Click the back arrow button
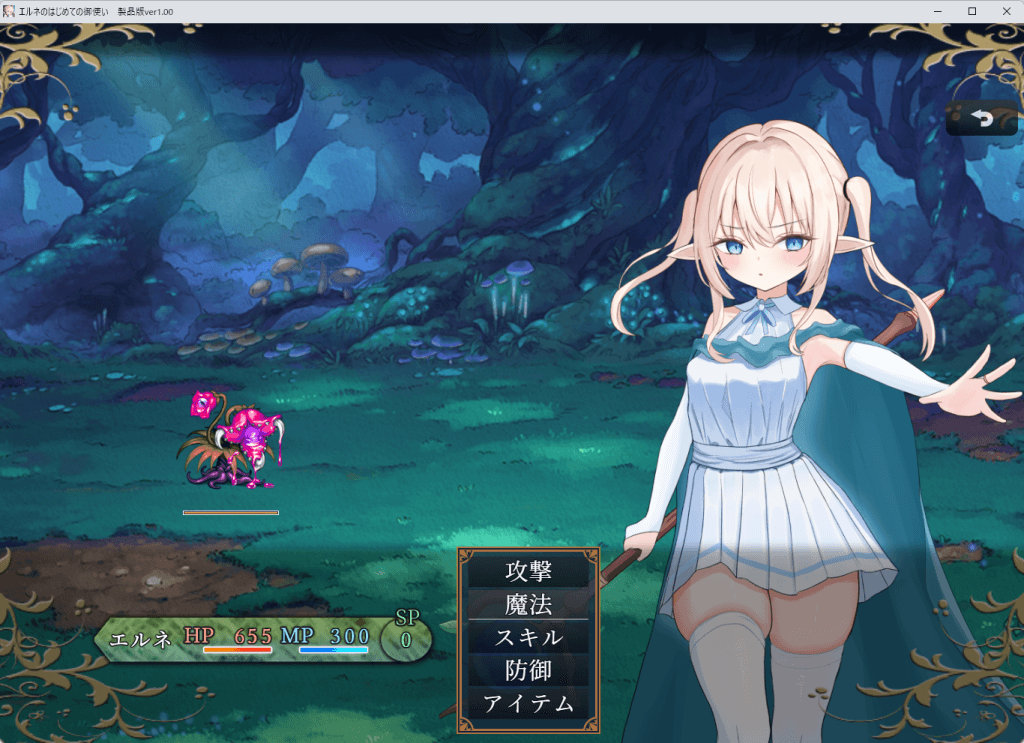The image size is (1024, 743). [982, 119]
